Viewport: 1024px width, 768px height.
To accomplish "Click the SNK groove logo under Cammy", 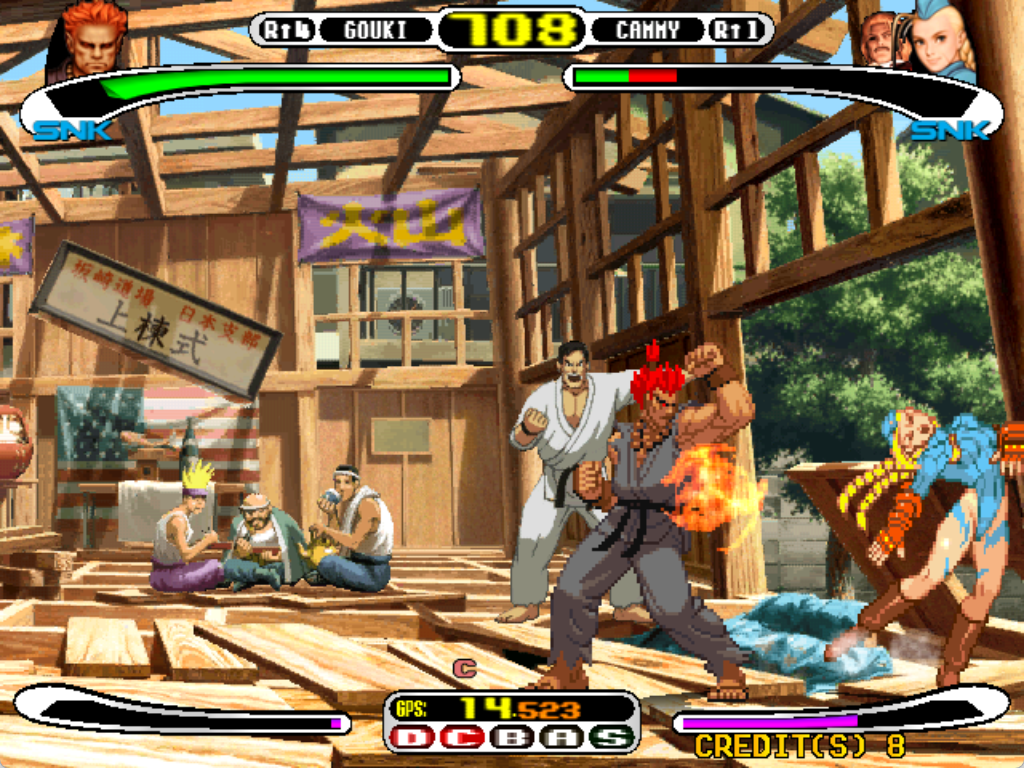I will tap(948, 131).
